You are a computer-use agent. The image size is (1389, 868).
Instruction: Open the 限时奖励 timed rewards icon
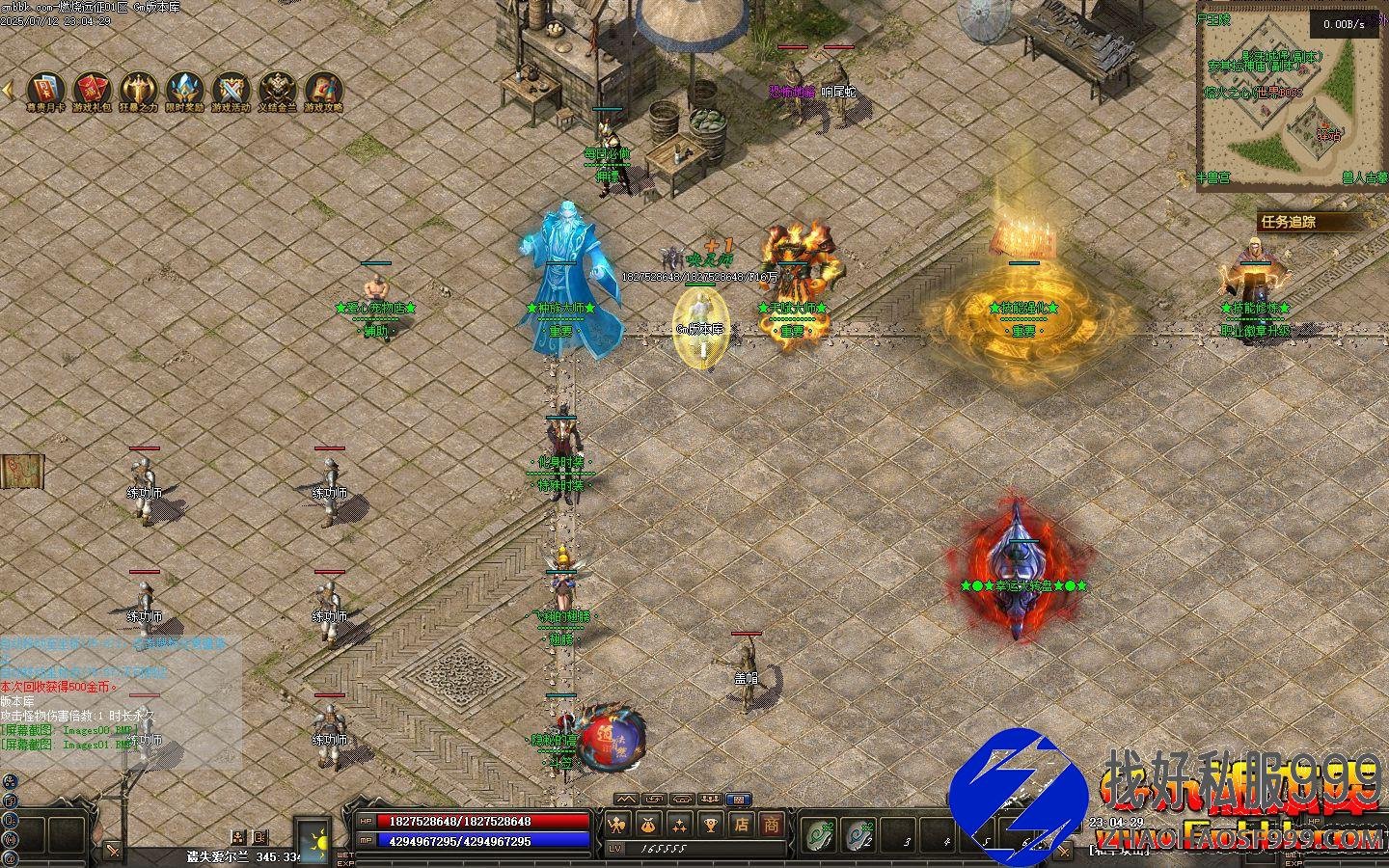click(185, 89)
